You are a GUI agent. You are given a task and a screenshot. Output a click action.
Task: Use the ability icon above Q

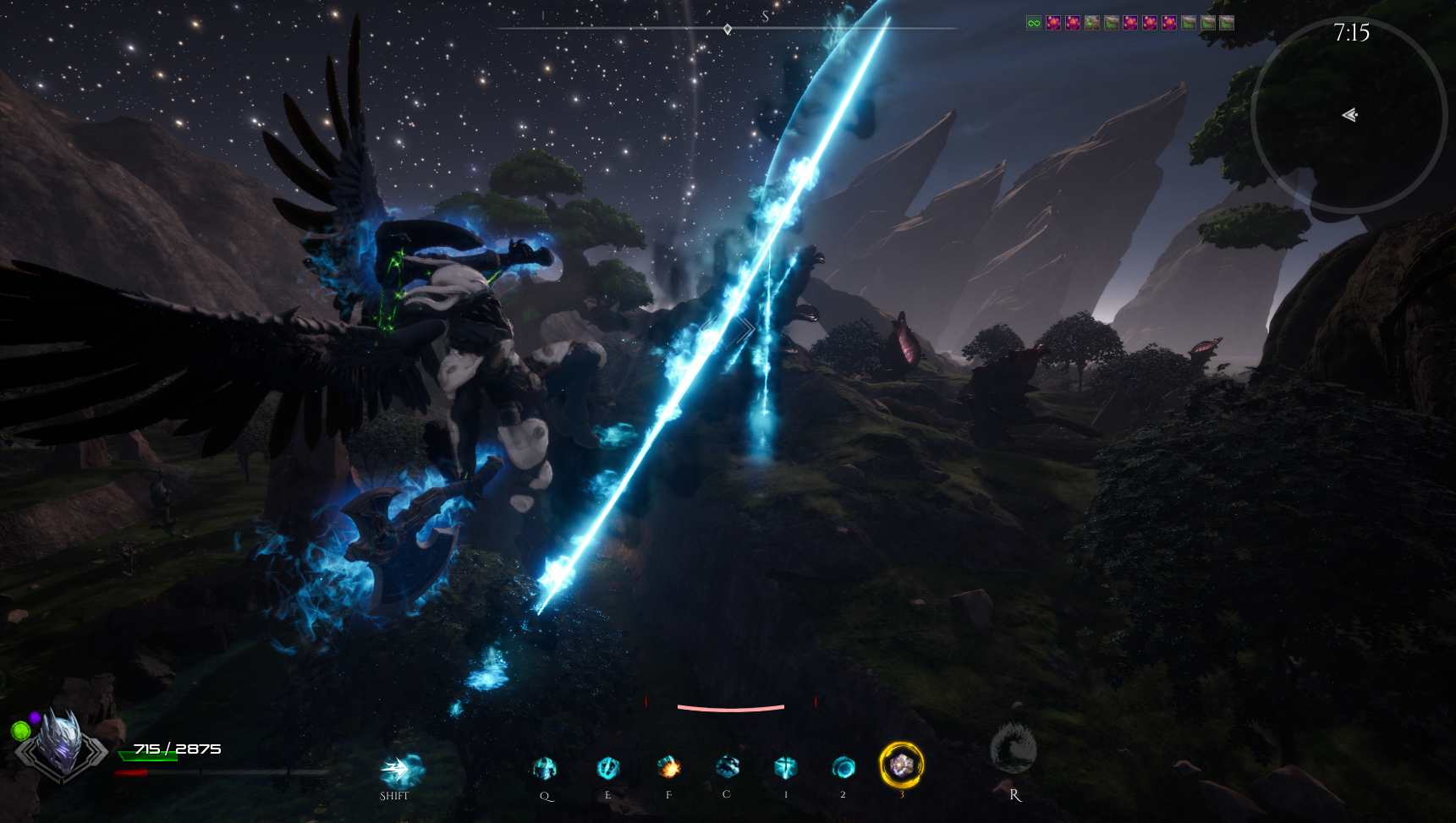coord(545,768)
